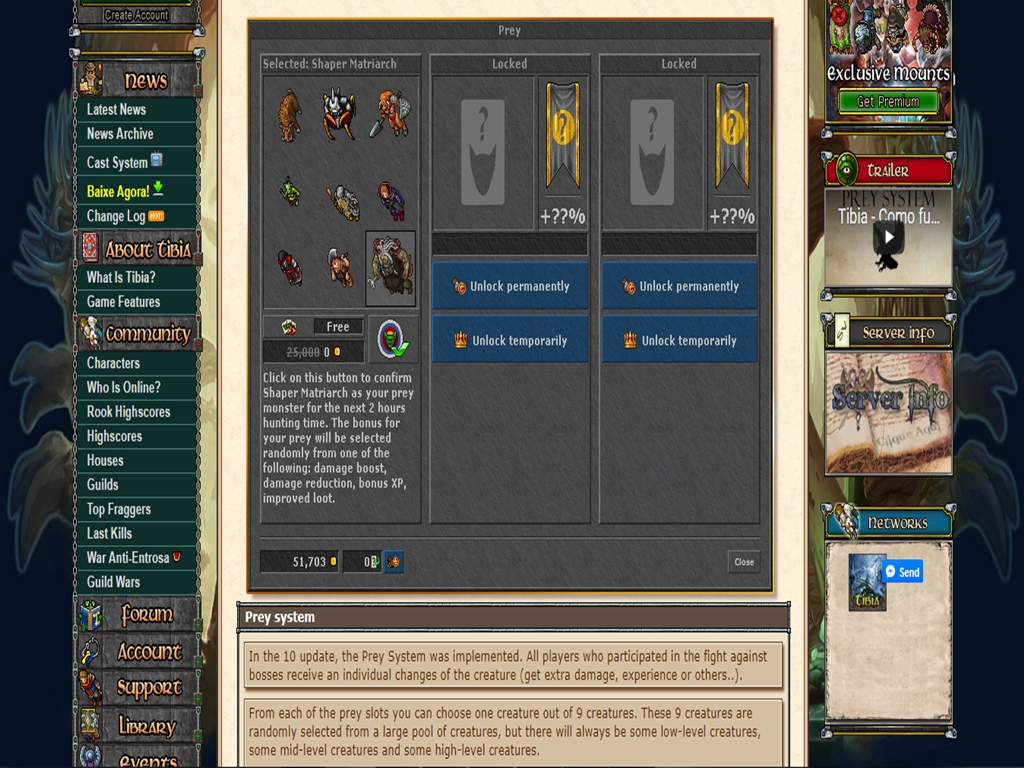Open the Change Log entry

[116, 216]
